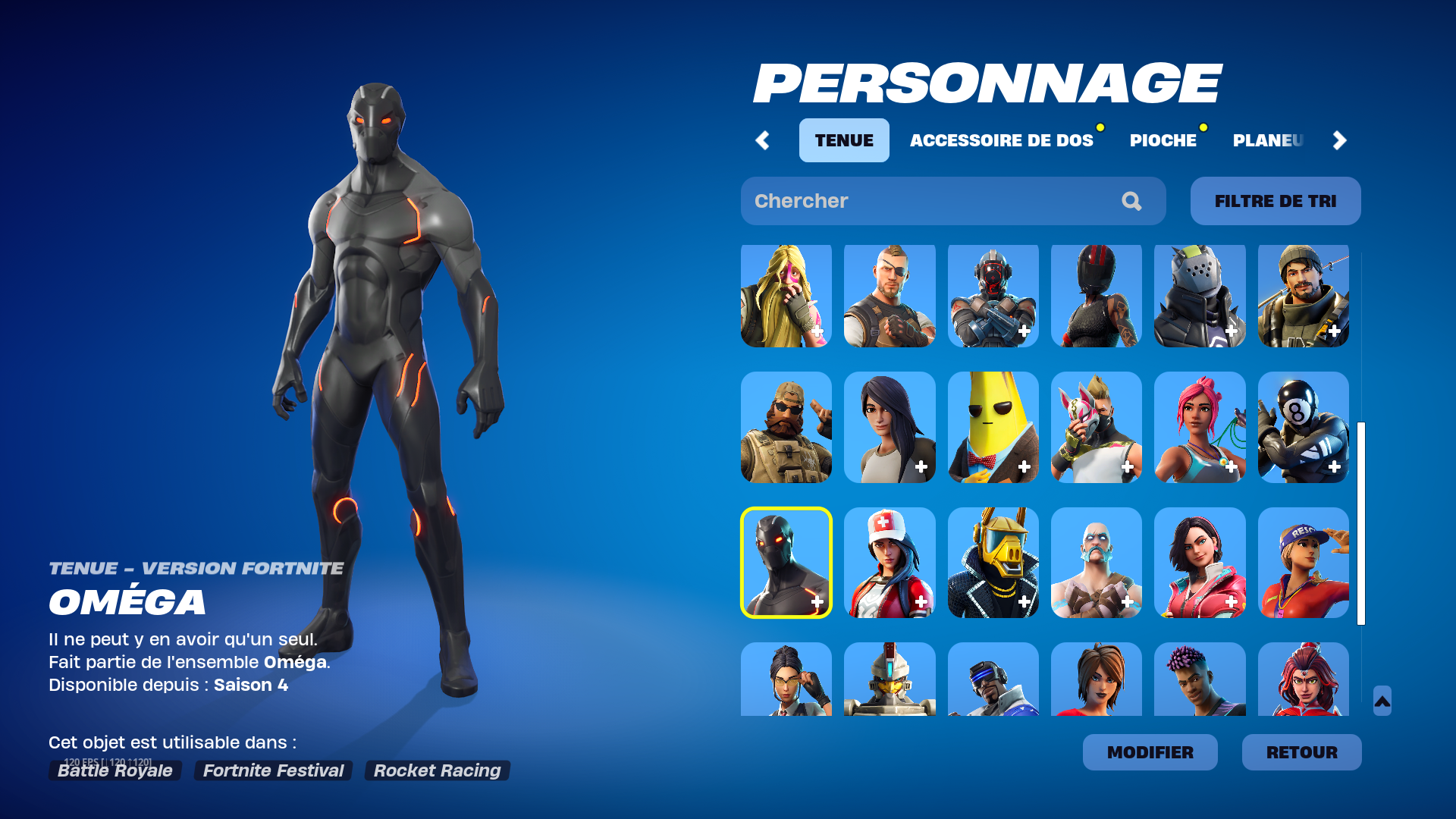Click the highlighted Oméga outfit tile
1456x819 pixels.
click(x=786, y=563)
